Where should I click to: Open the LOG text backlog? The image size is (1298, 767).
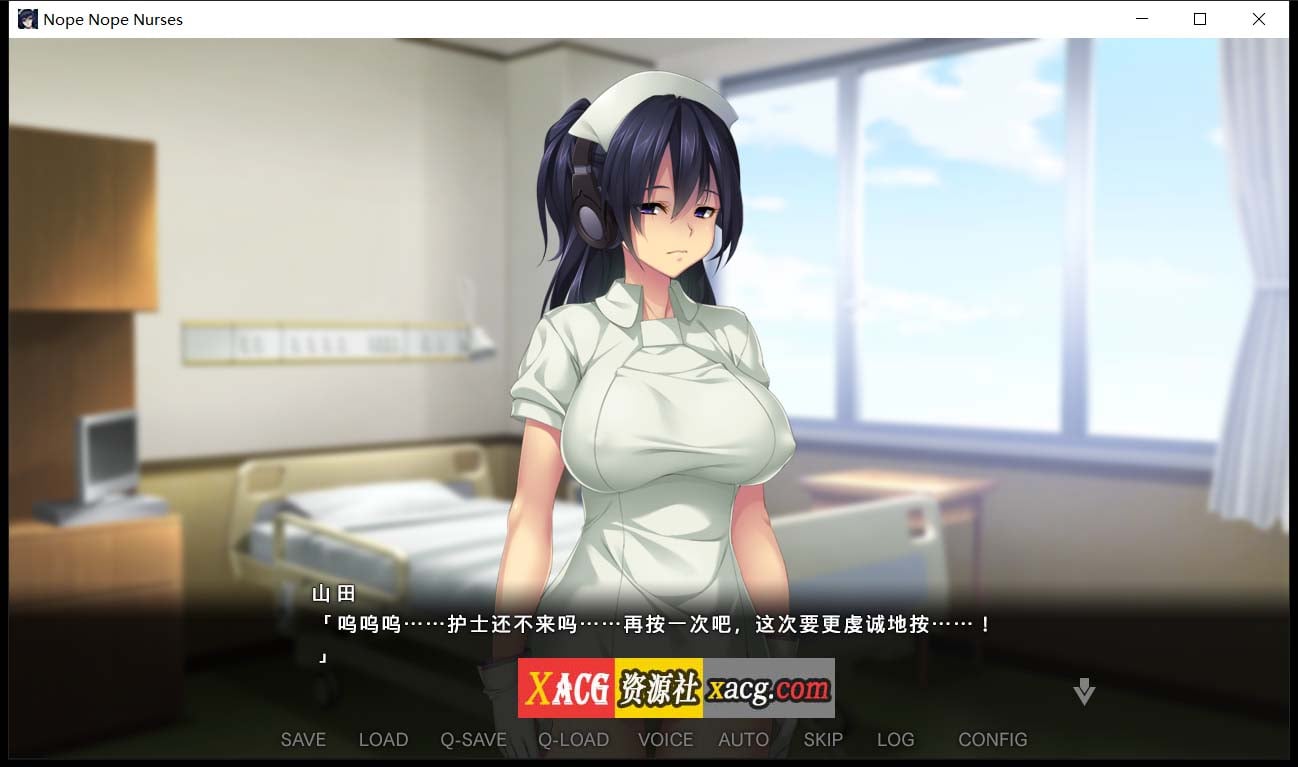tap(895, 739)
